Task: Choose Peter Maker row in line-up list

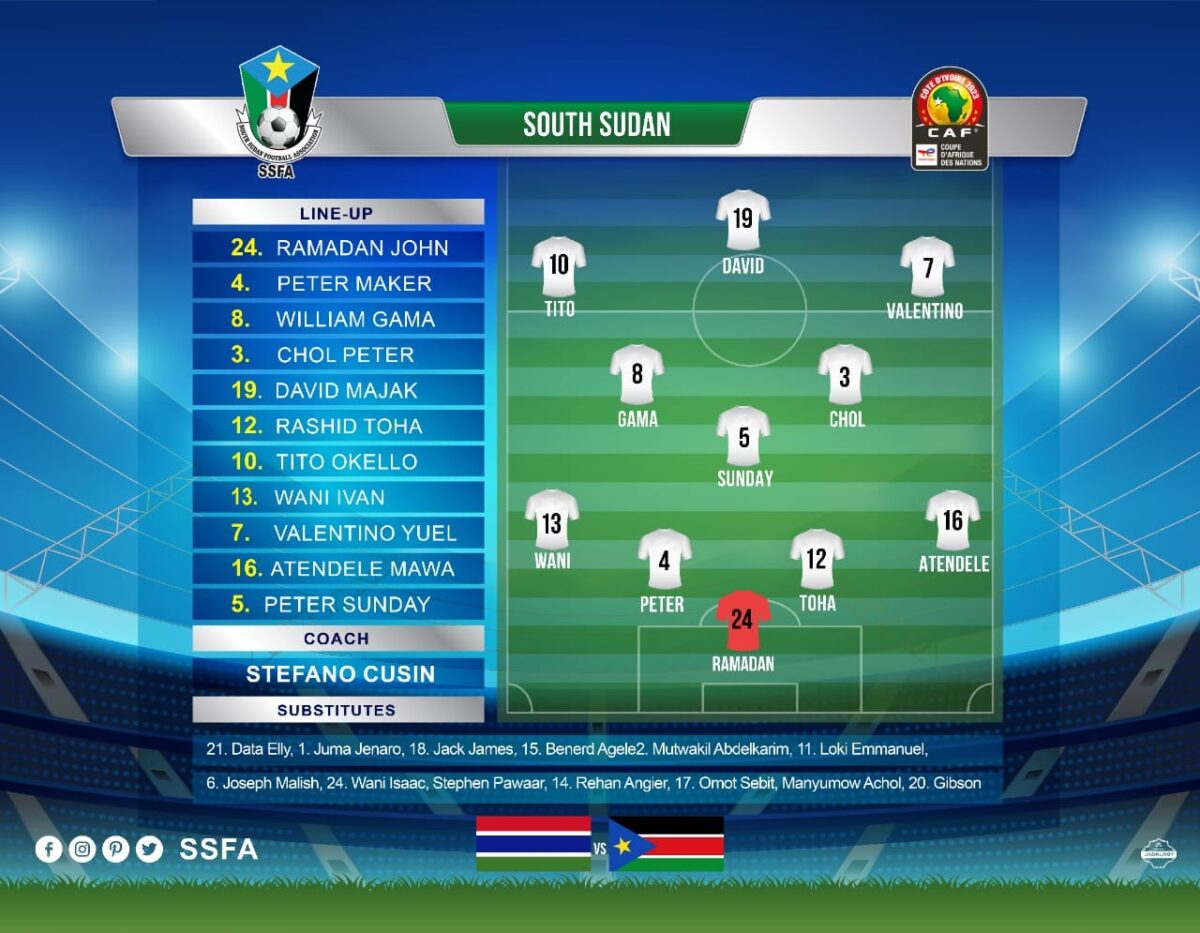Action: [338, 284]
